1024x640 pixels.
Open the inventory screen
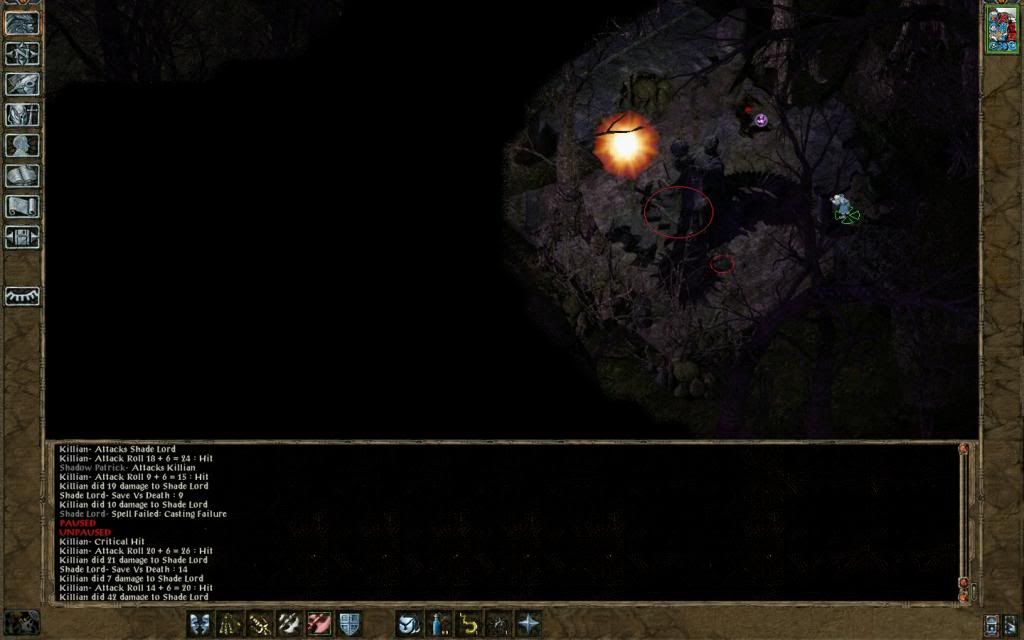coord(22,115)
